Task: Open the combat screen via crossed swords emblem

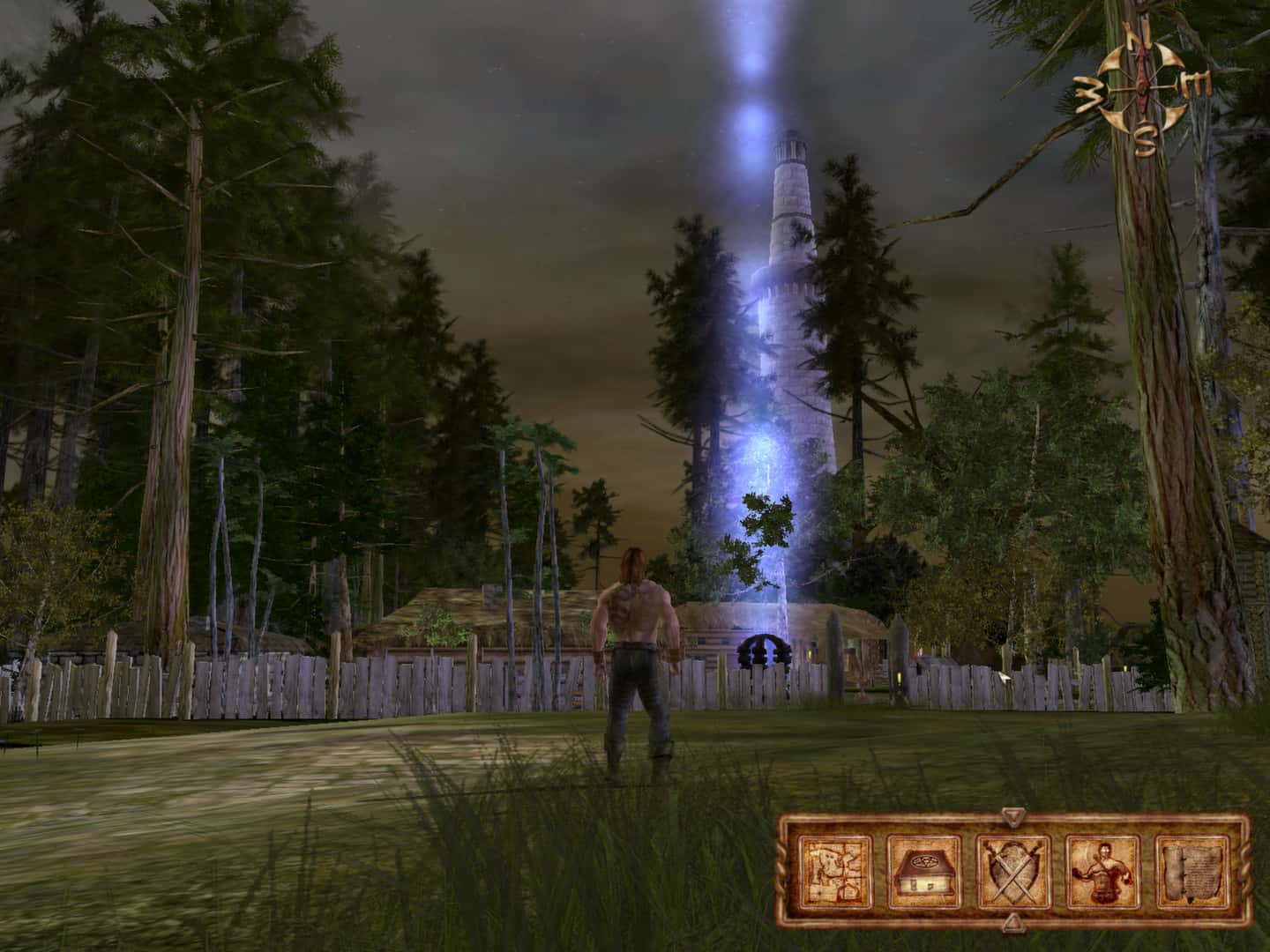Action: point(1012,873)
